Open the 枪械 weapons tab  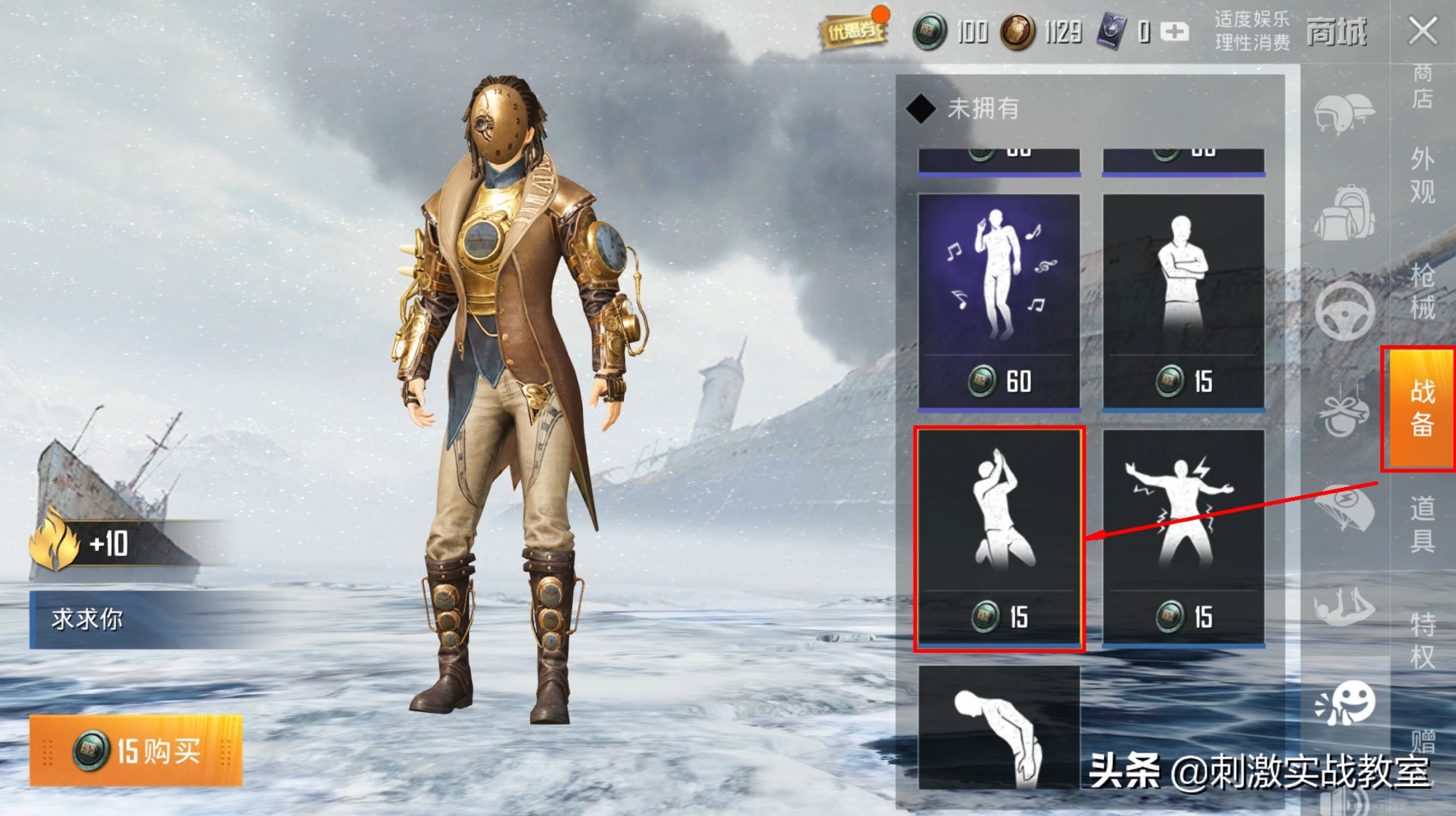click(x=1422, y=291)
